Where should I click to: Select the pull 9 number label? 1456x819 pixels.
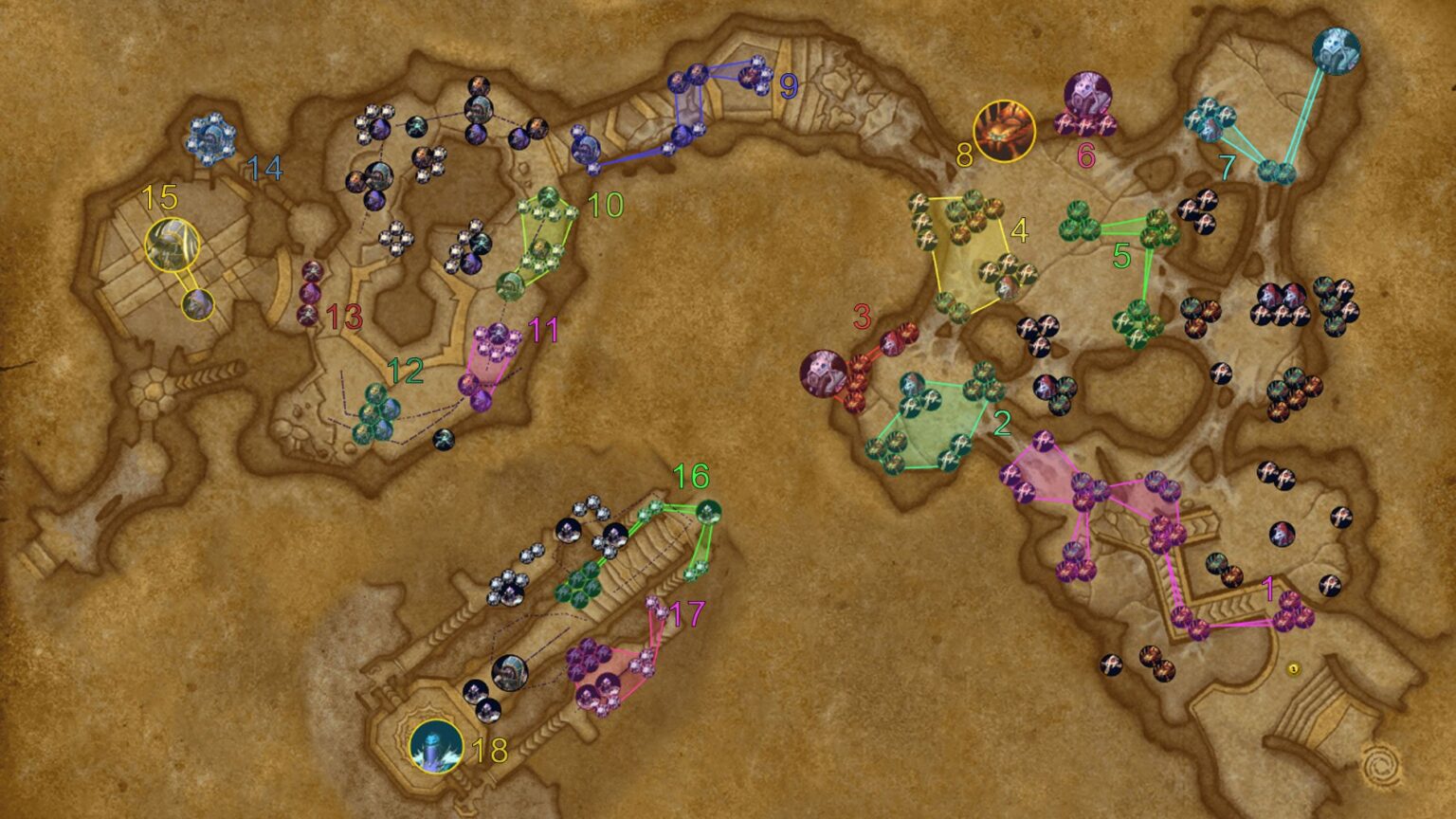789,86
